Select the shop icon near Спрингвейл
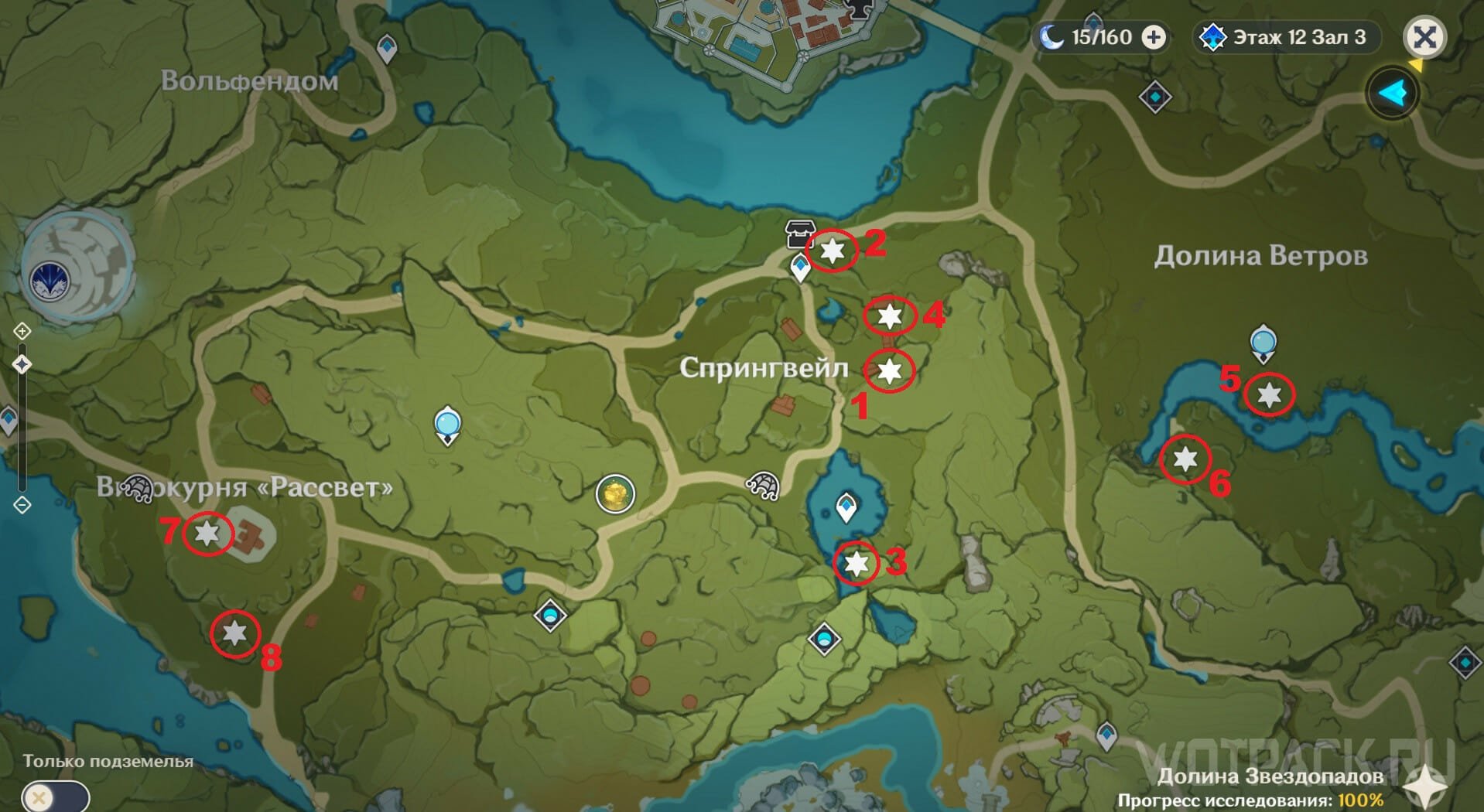The width and height of the screenshot is (1484, 812). [798, 232]
